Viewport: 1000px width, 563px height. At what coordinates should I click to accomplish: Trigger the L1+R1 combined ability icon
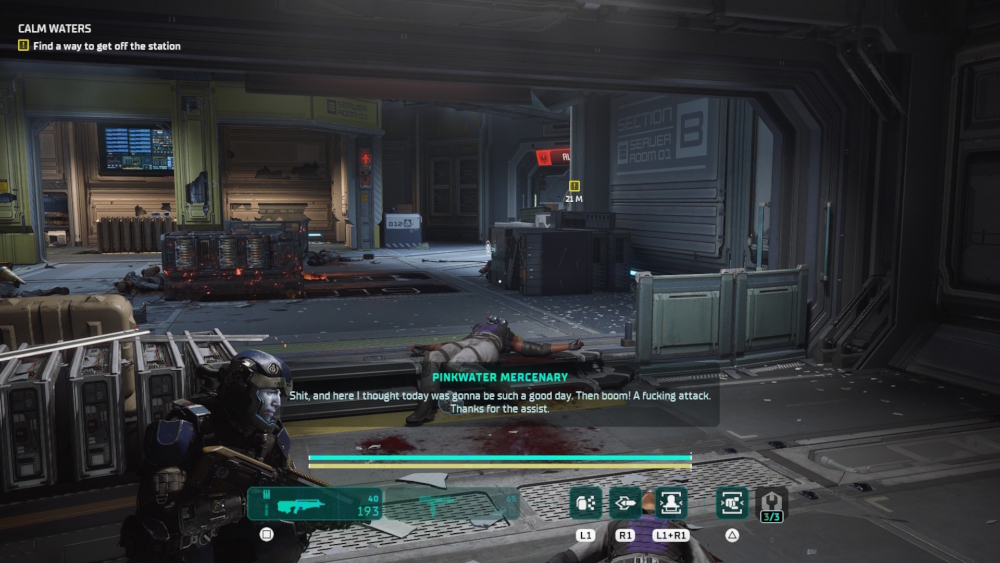coord(670,502)
